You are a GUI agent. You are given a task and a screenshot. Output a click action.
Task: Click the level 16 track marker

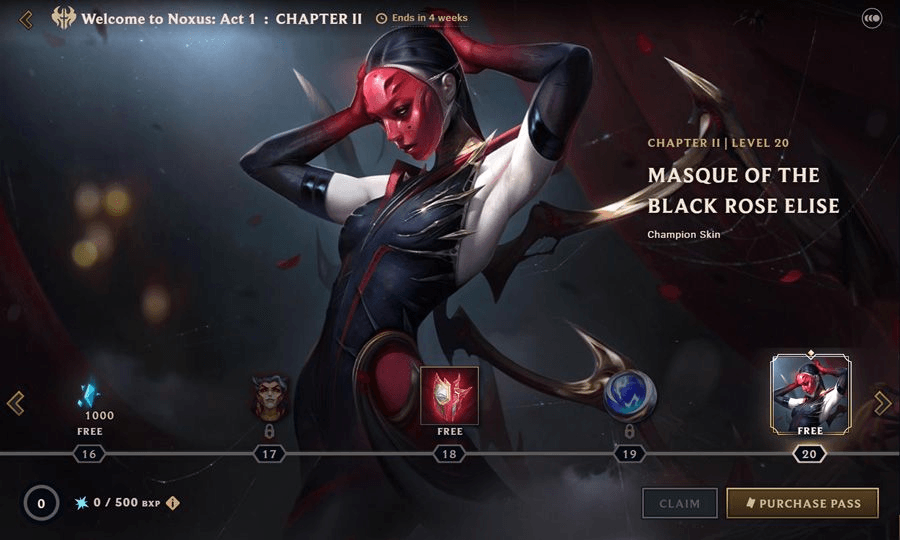click(x=89, y=454)
